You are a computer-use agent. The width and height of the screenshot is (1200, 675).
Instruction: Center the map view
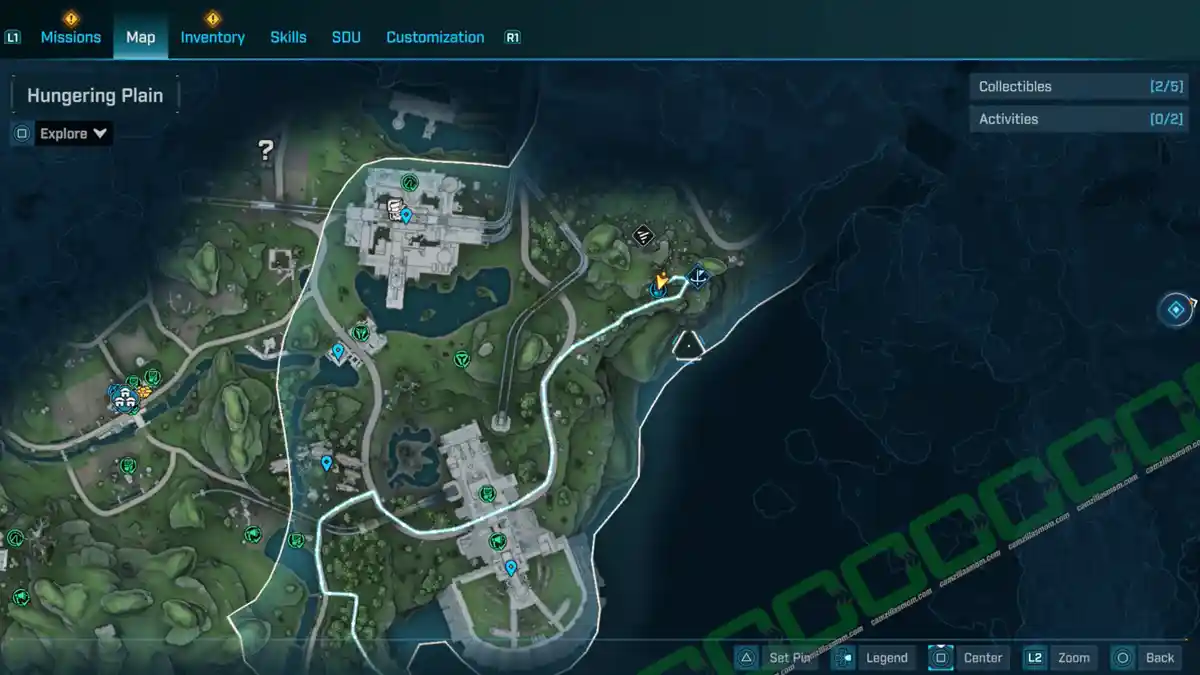point(968,657)
